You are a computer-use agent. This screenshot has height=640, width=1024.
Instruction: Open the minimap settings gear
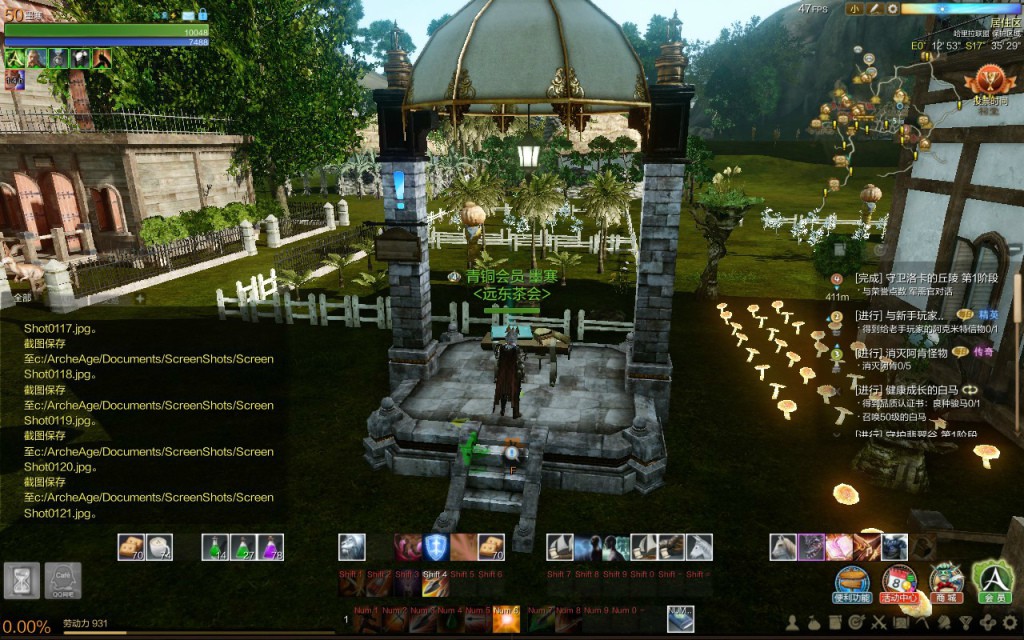pos(892,9)
